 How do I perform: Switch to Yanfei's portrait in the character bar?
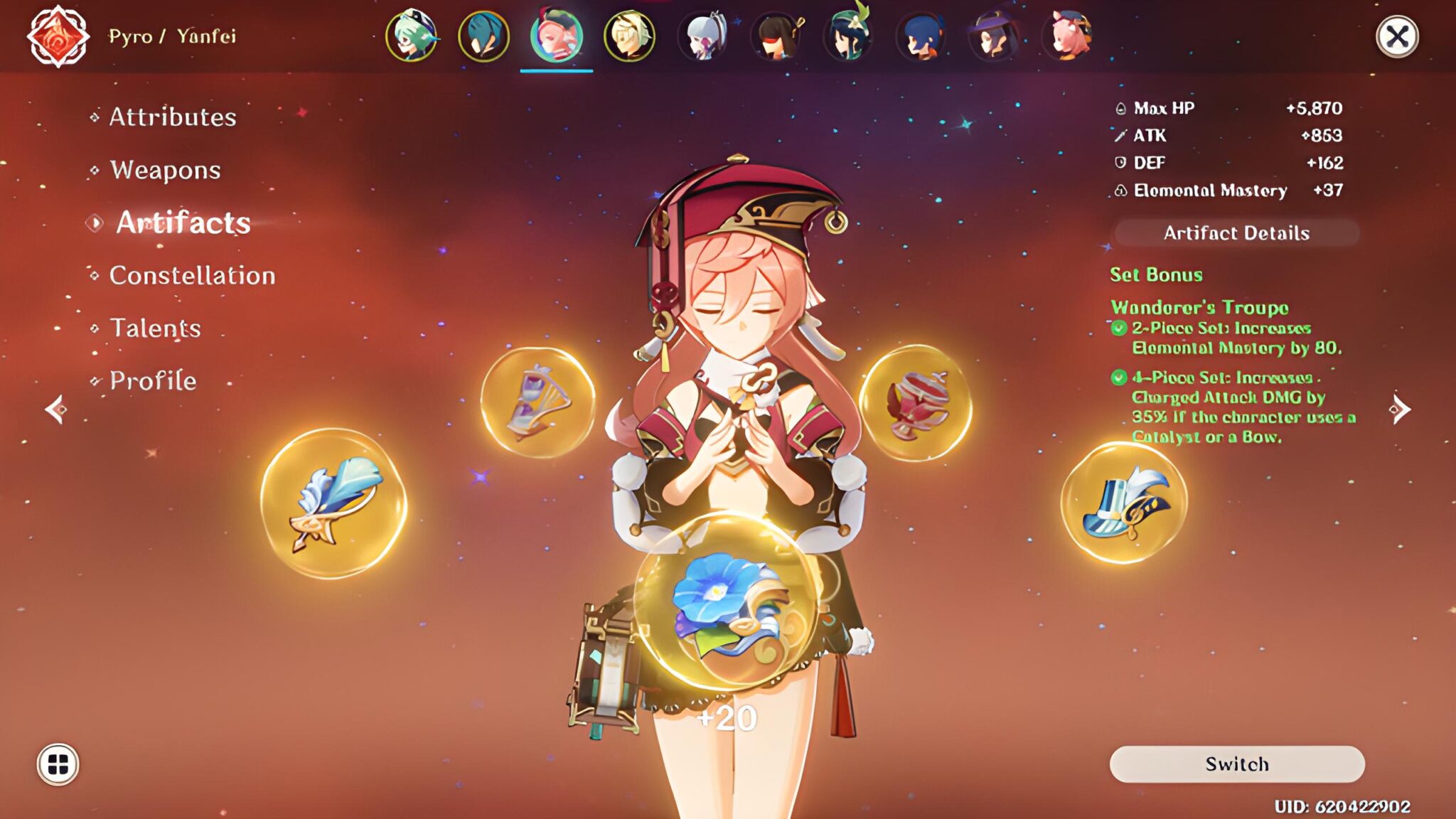pyautogui.click(x=555, y=37)
